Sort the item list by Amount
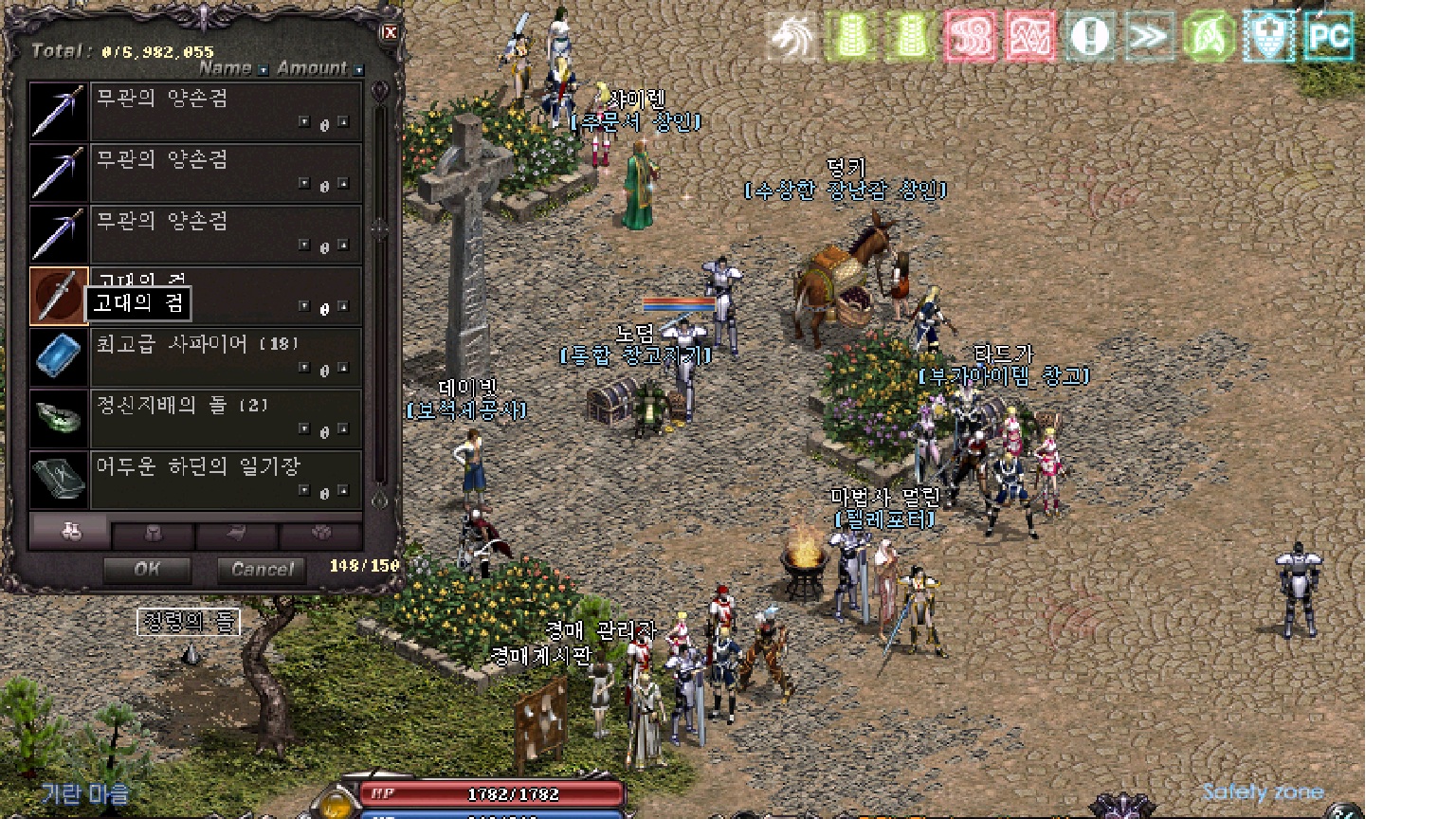 tap(313, 68)
